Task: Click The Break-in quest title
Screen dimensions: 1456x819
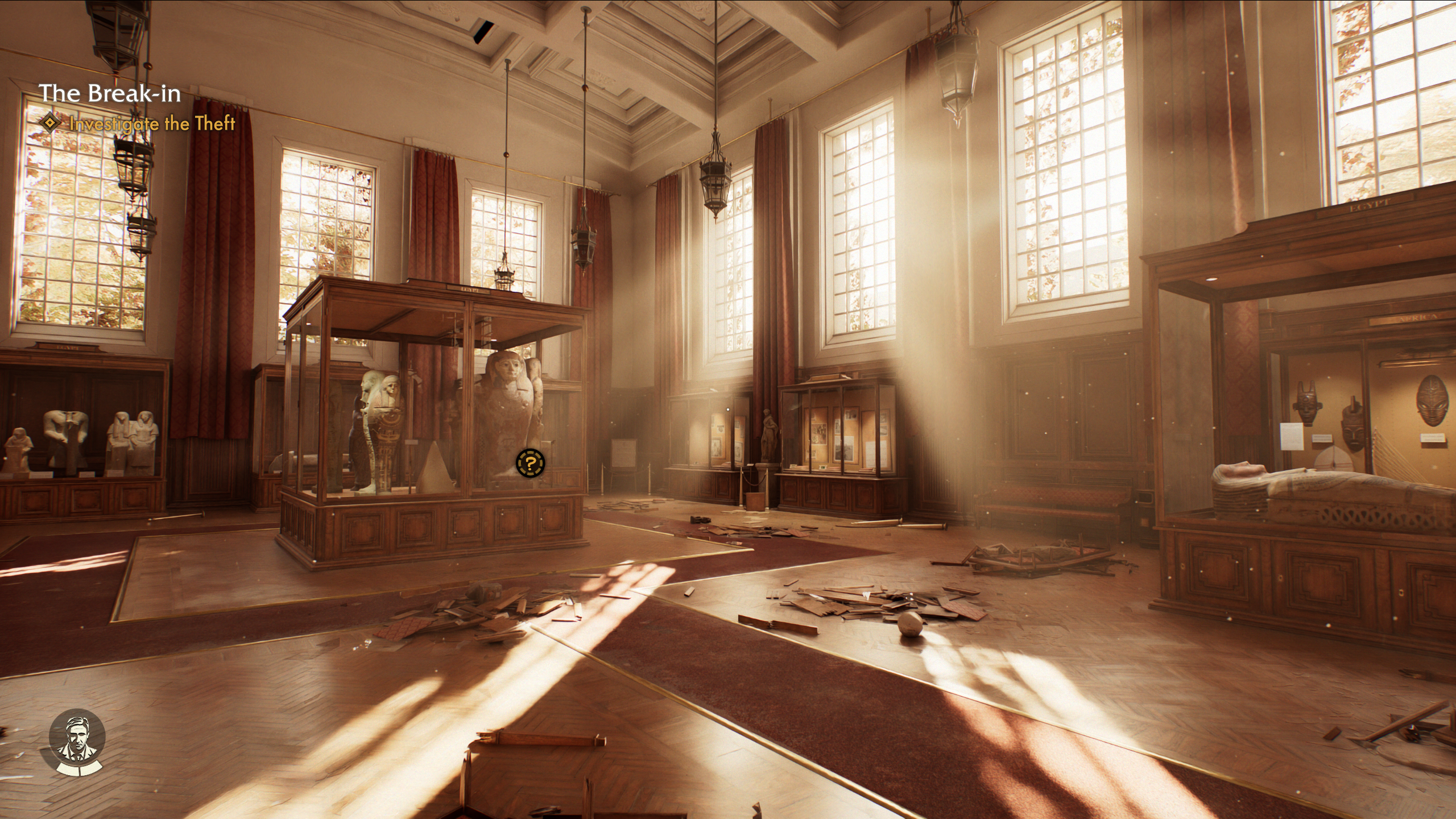Action: click(110, 93)
